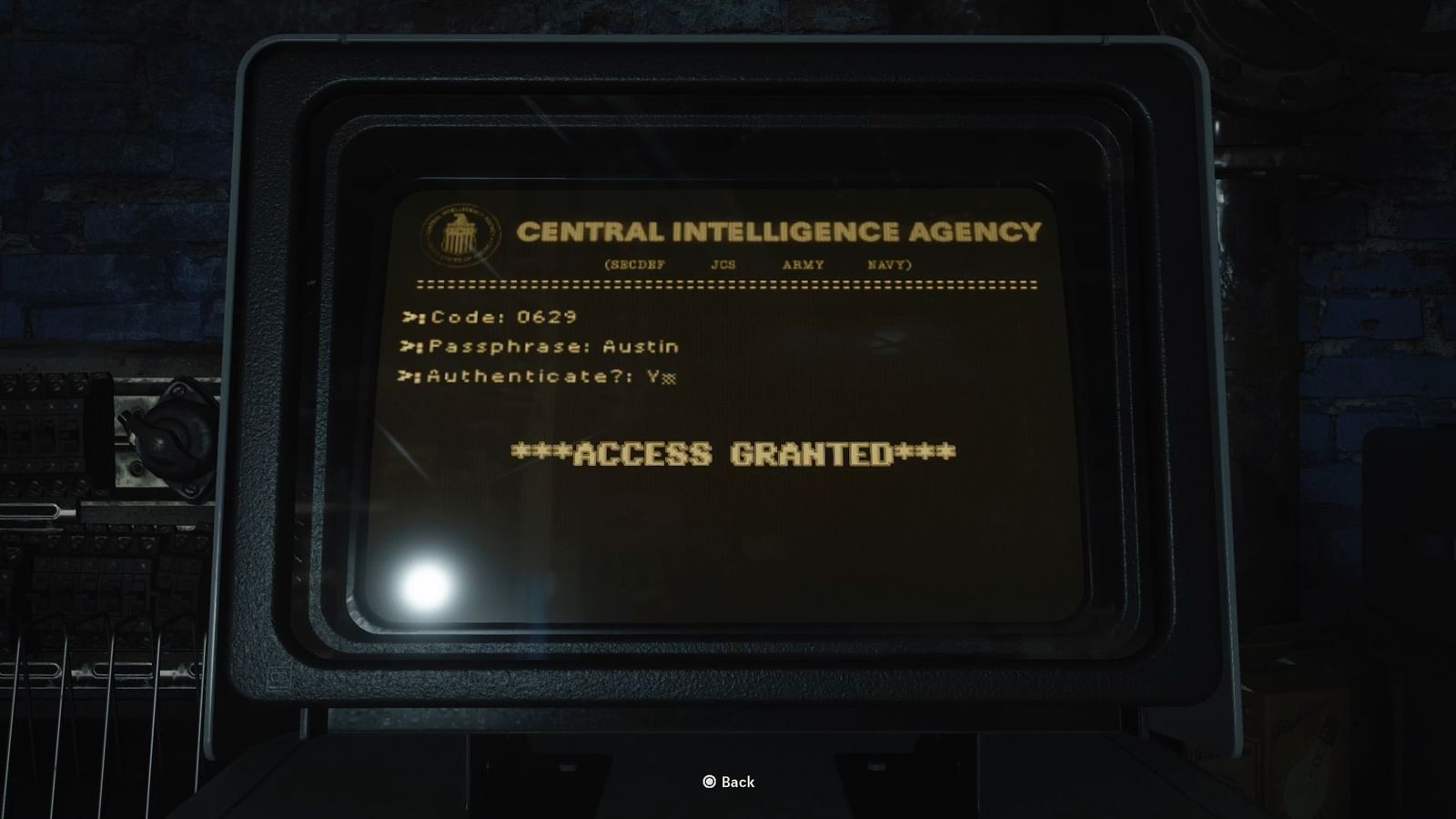Click the prompt arrow beside Authenticate line
The image size is (1456, 819).
[409, 375]
